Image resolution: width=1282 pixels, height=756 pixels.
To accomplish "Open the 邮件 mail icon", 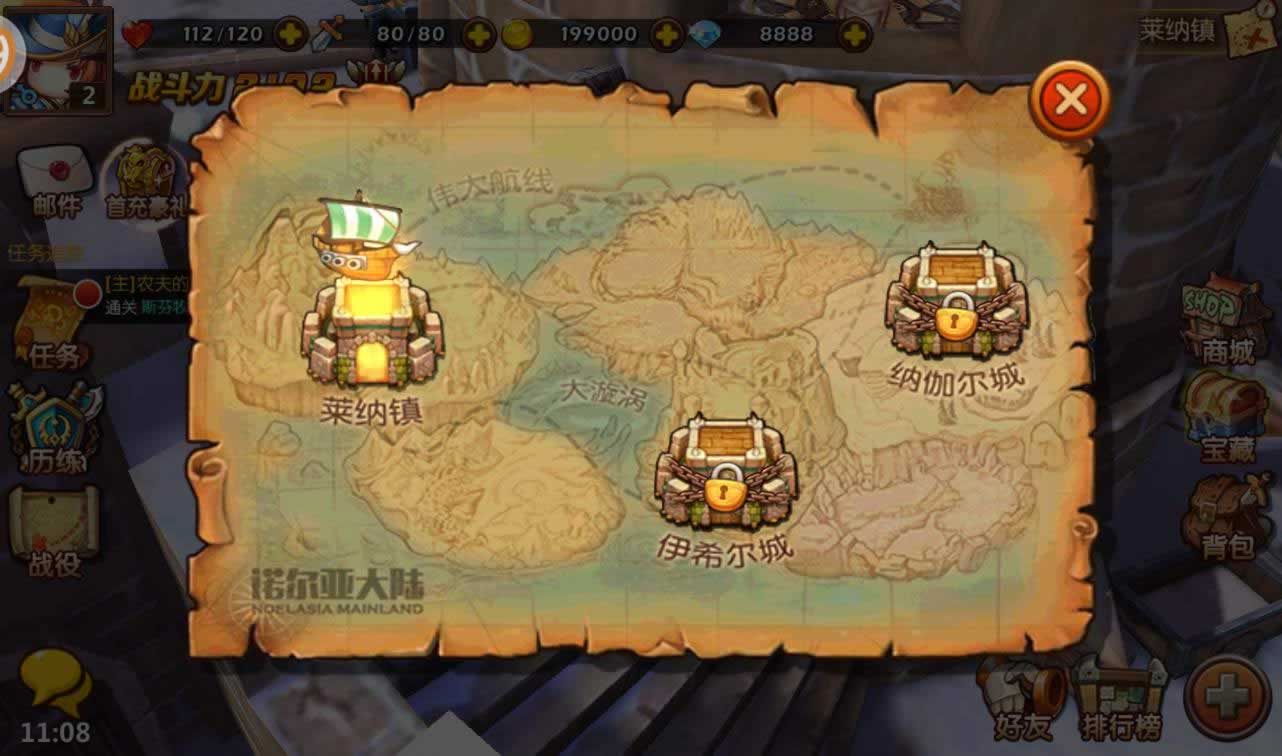I will coord(55,180).
